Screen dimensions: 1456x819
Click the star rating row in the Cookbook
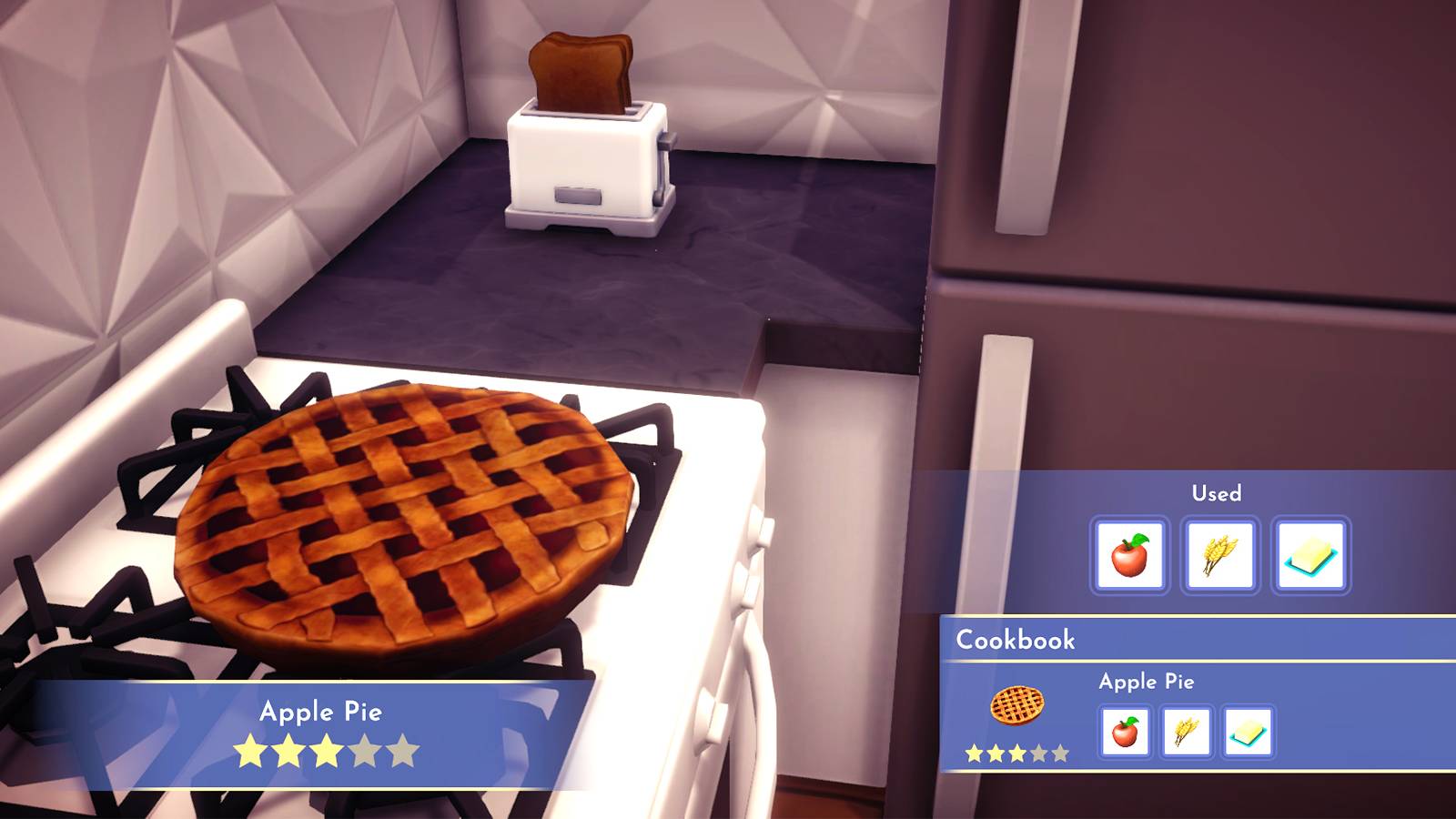click(1010, 753)
